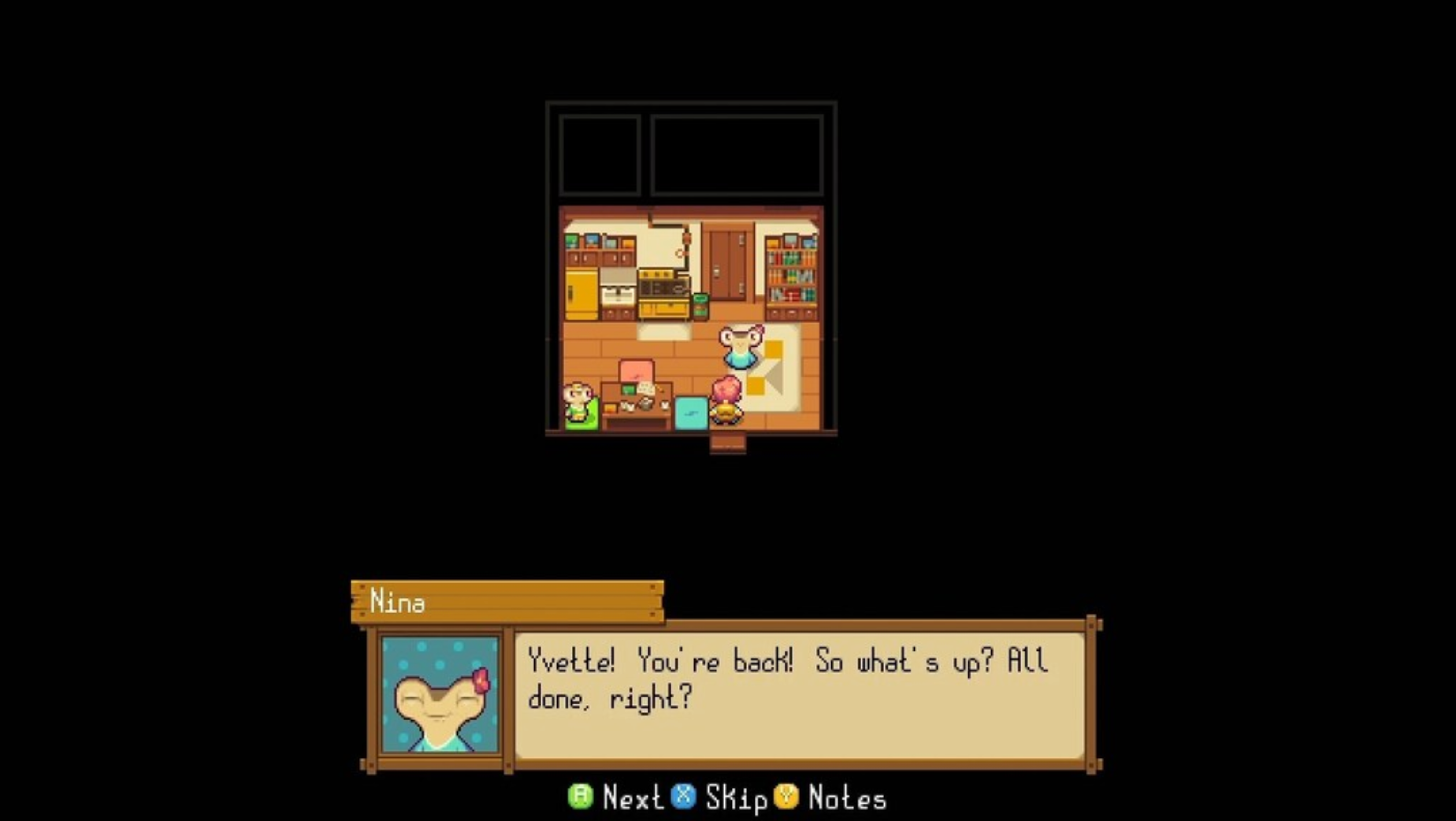Click the pink table in the living room
The image size is (1456, 821).
[636, 370]
